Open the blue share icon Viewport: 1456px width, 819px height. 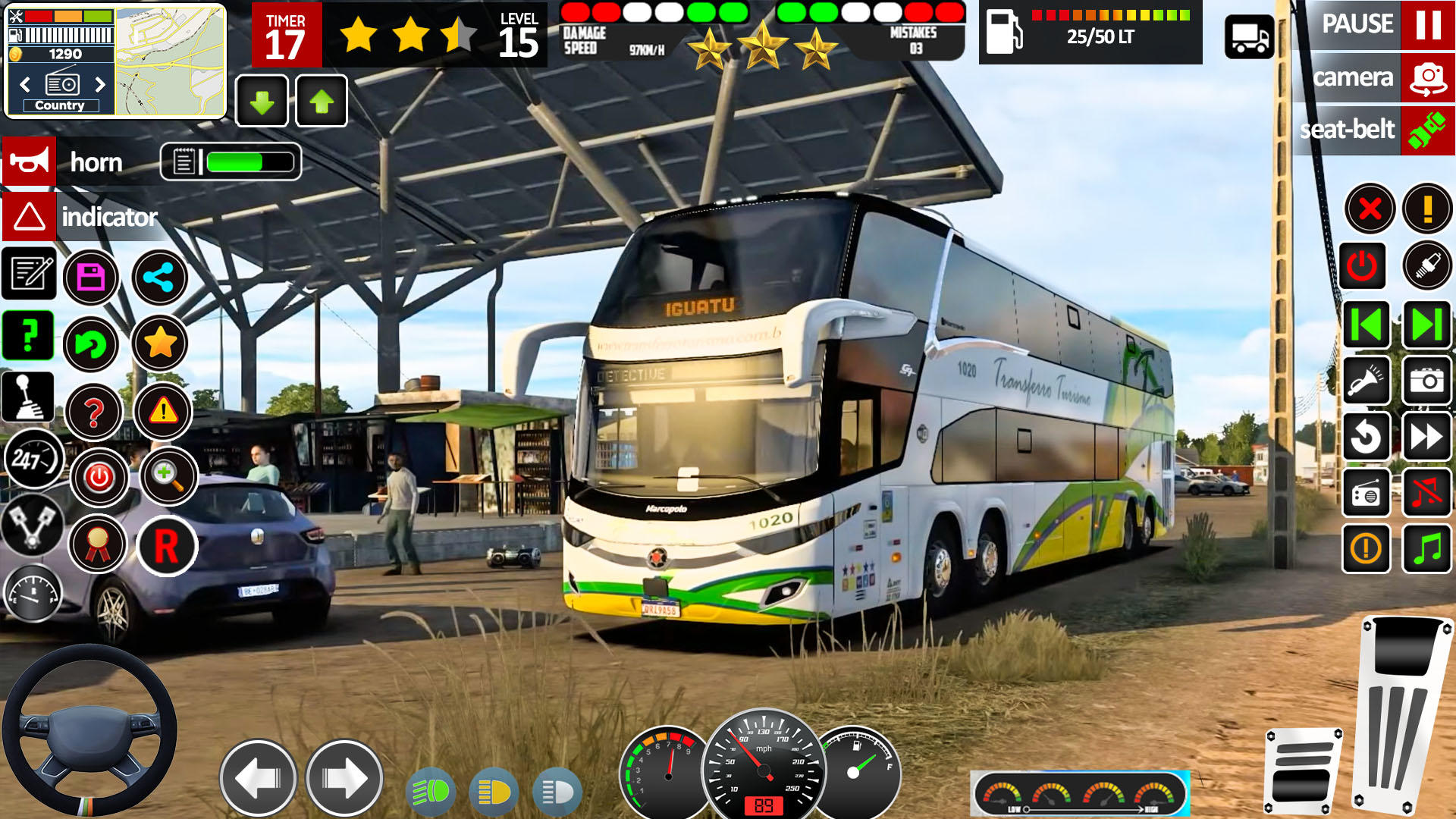click(x=159, y=277)
